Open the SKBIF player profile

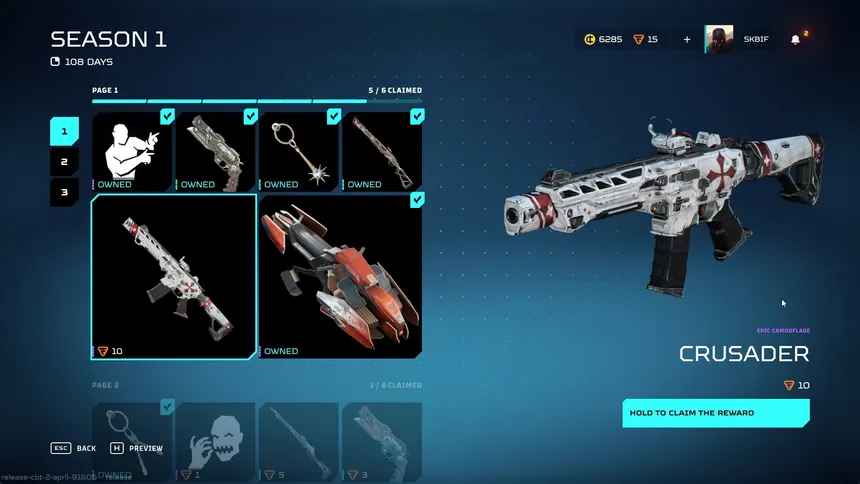point(737,40)
